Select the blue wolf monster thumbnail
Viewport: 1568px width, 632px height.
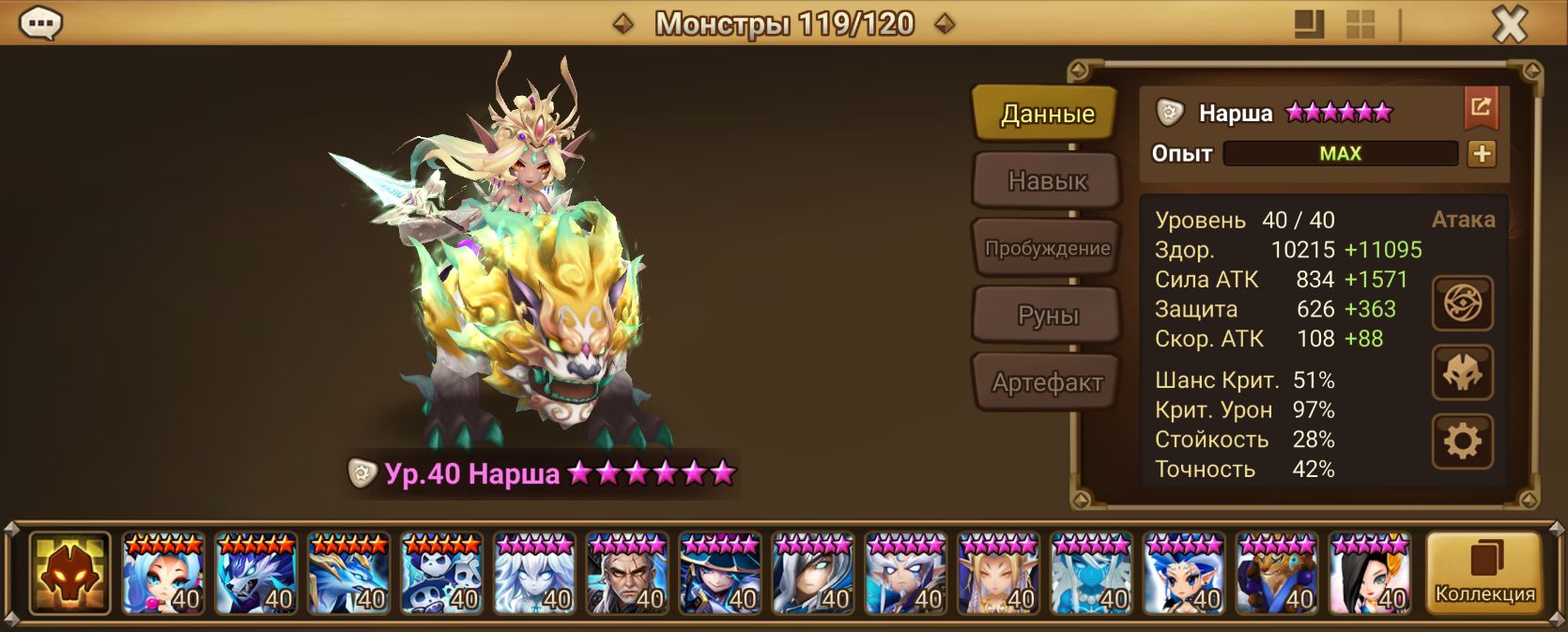click(255, 573)
